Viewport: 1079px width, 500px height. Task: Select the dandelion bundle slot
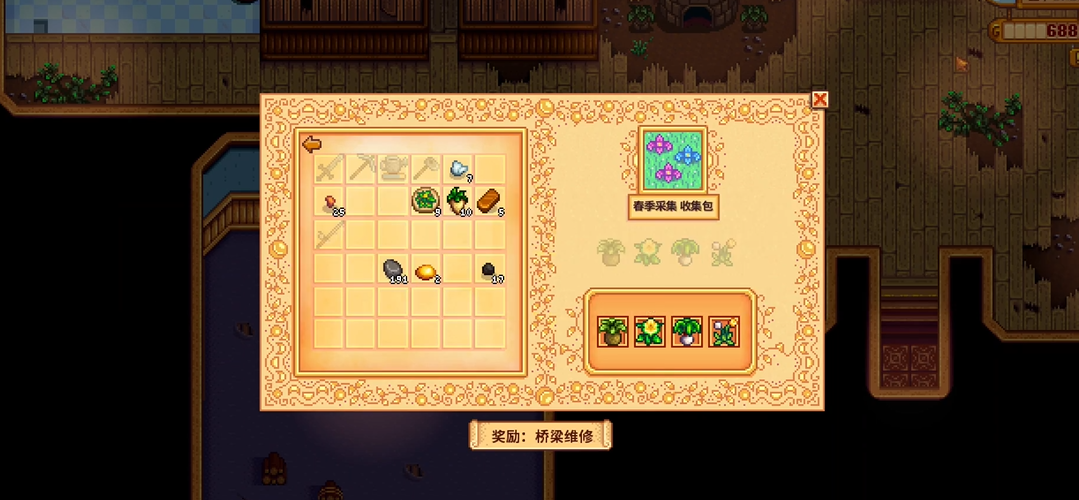[723, 331]
